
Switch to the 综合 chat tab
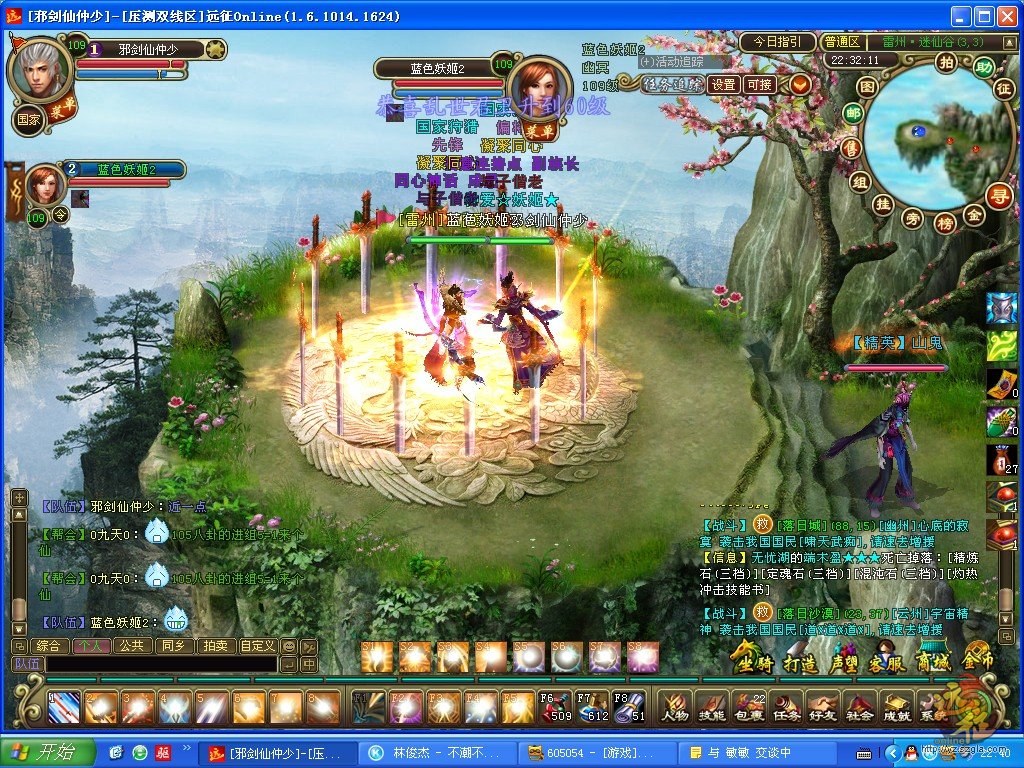49,646
